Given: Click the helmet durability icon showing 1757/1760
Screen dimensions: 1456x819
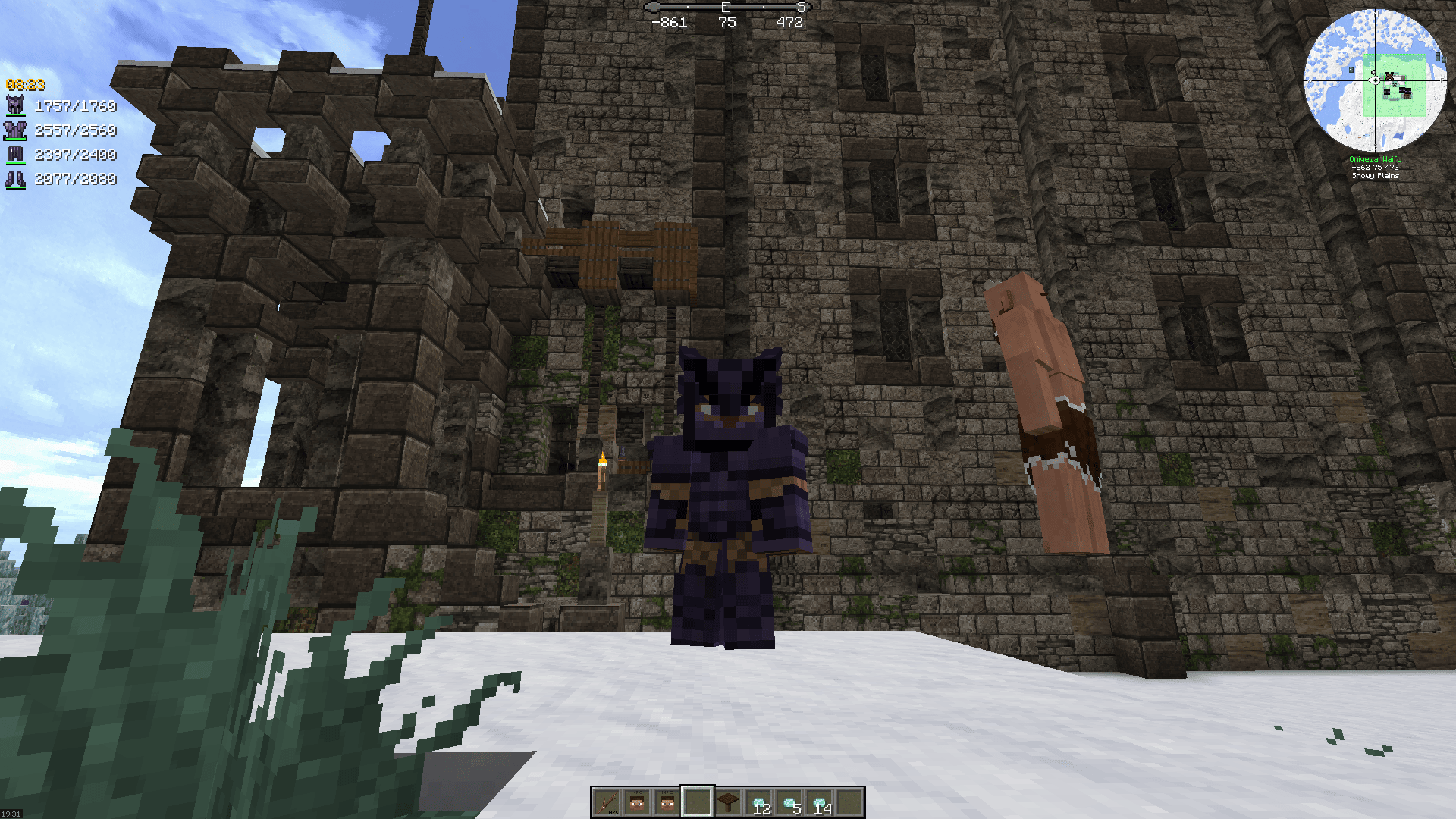Looking at the screenshot, I should point(14,104).
